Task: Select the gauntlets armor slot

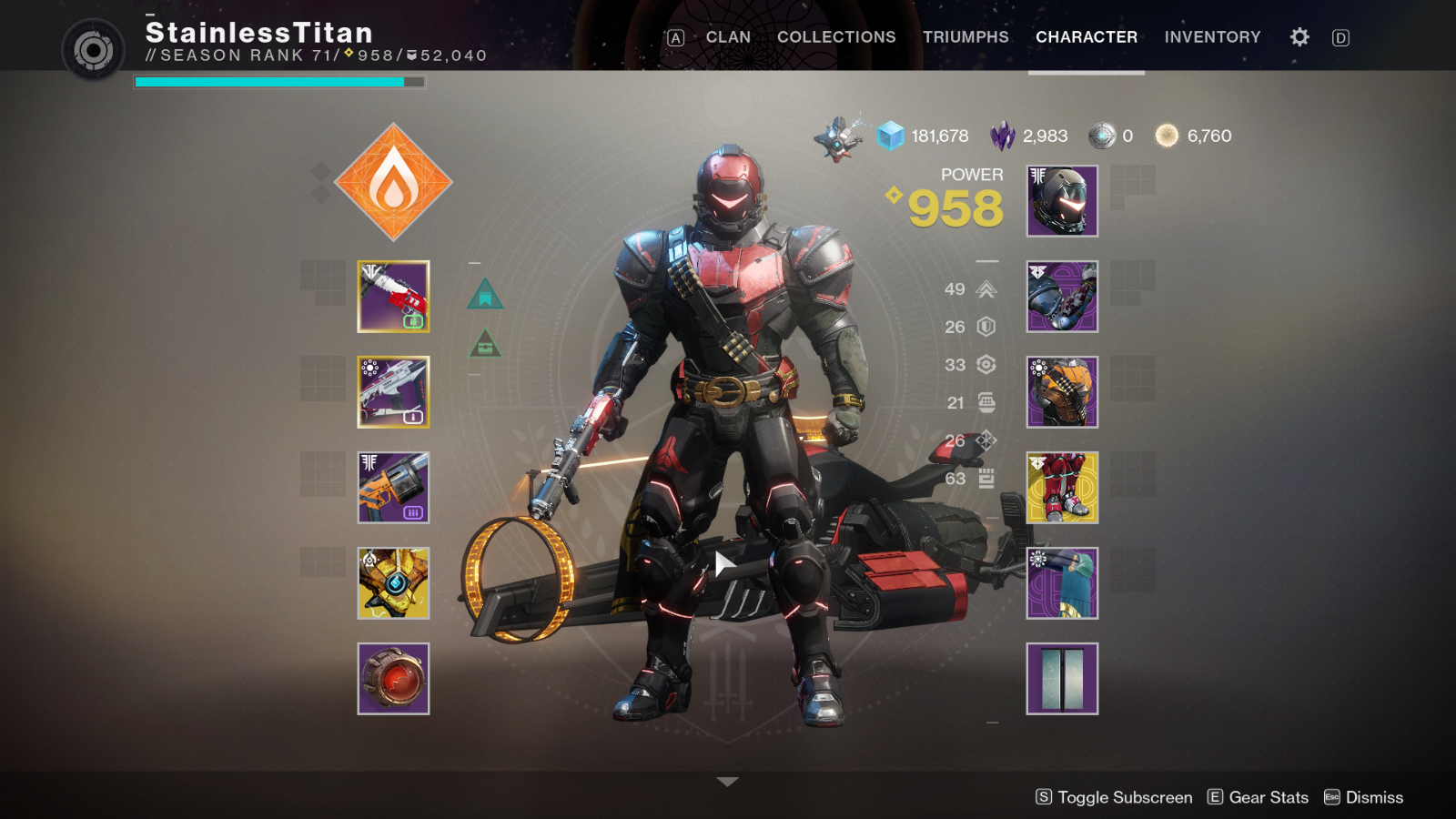Action: click(1062, 297)
